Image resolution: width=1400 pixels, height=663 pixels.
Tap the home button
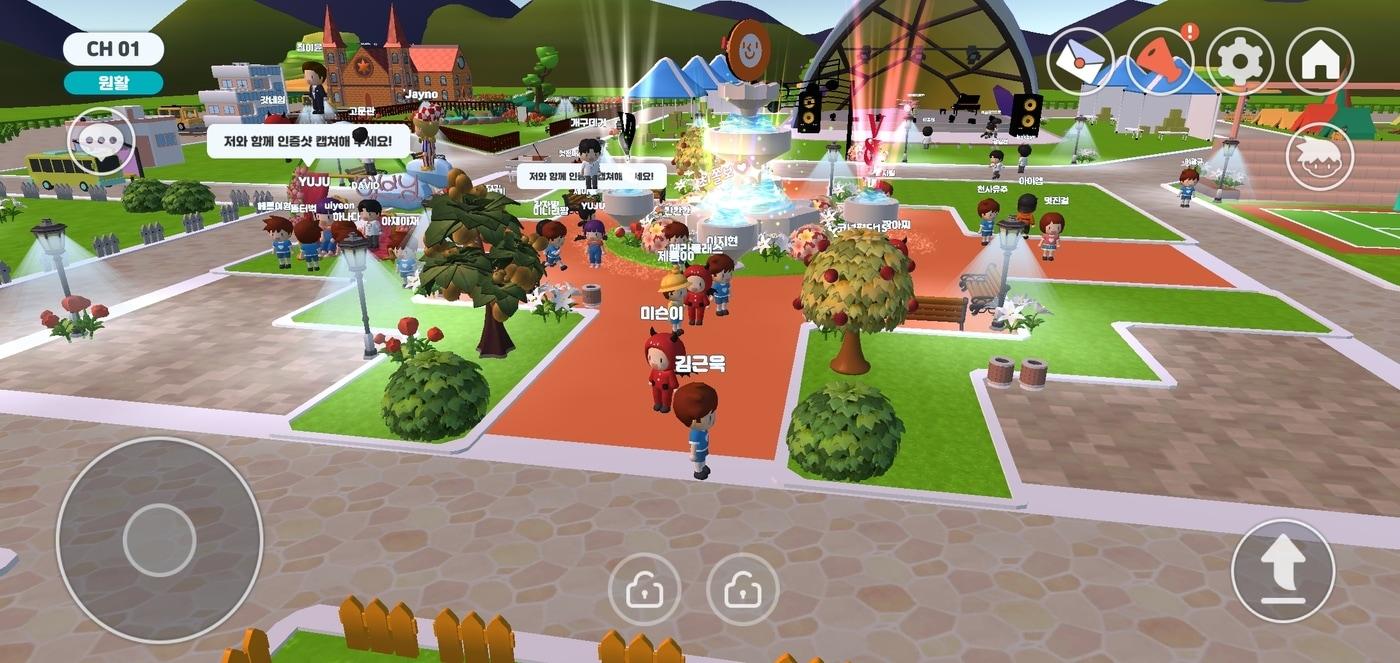click(1320, 61)
